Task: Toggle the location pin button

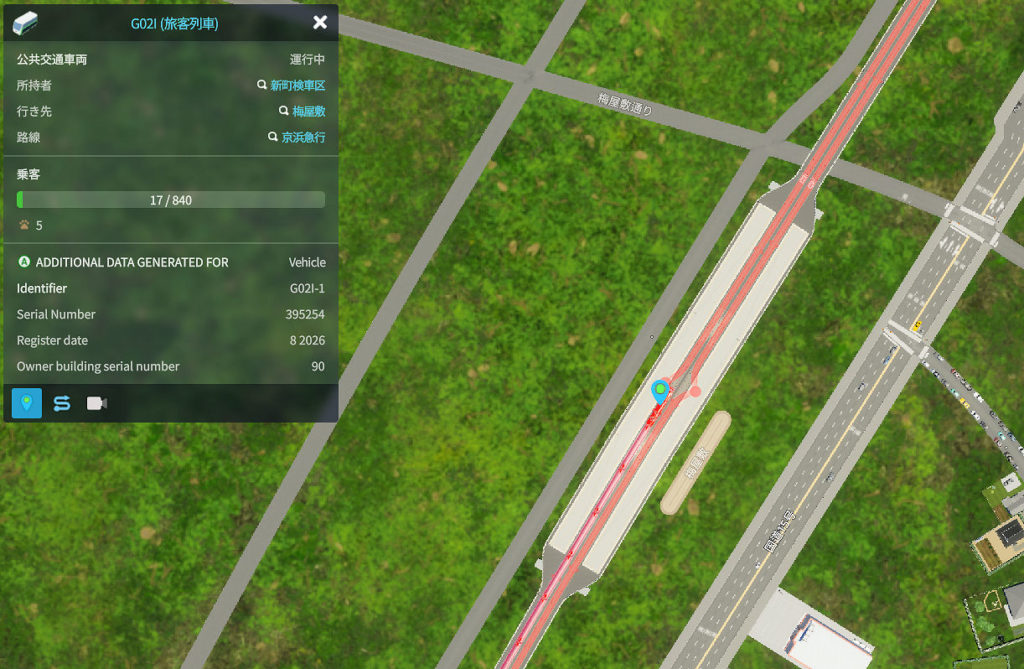Action: tap(26, 403)
